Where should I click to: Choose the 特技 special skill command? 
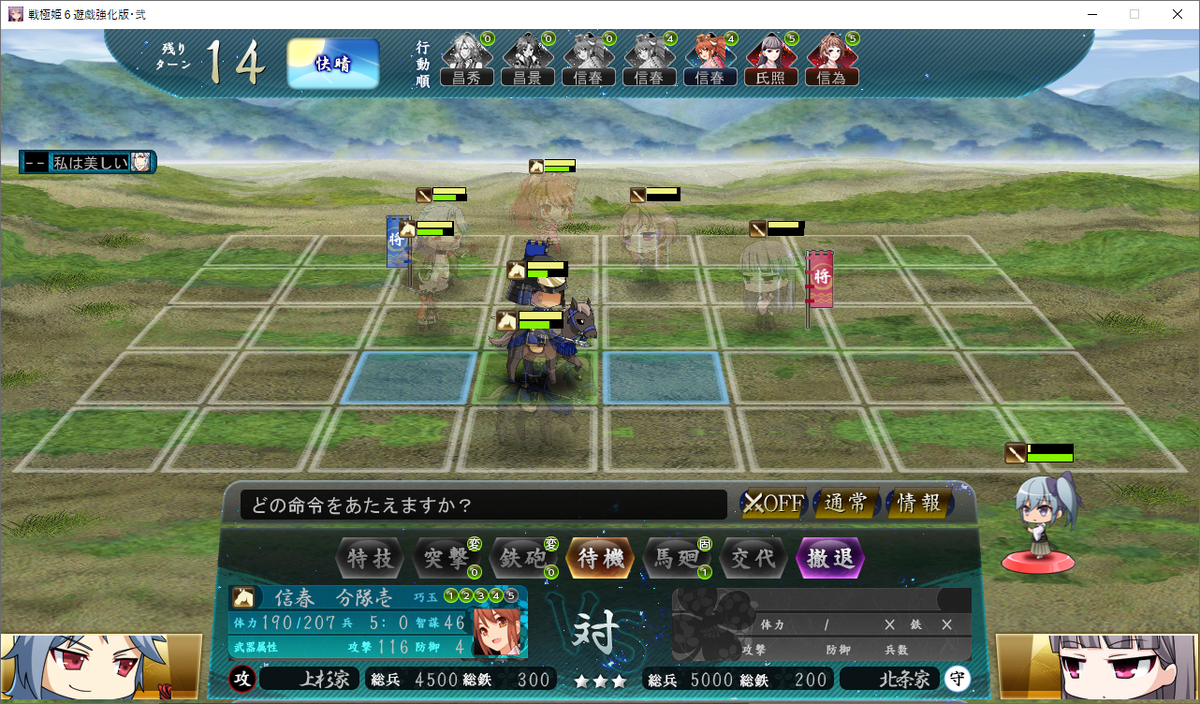(371, 558)
